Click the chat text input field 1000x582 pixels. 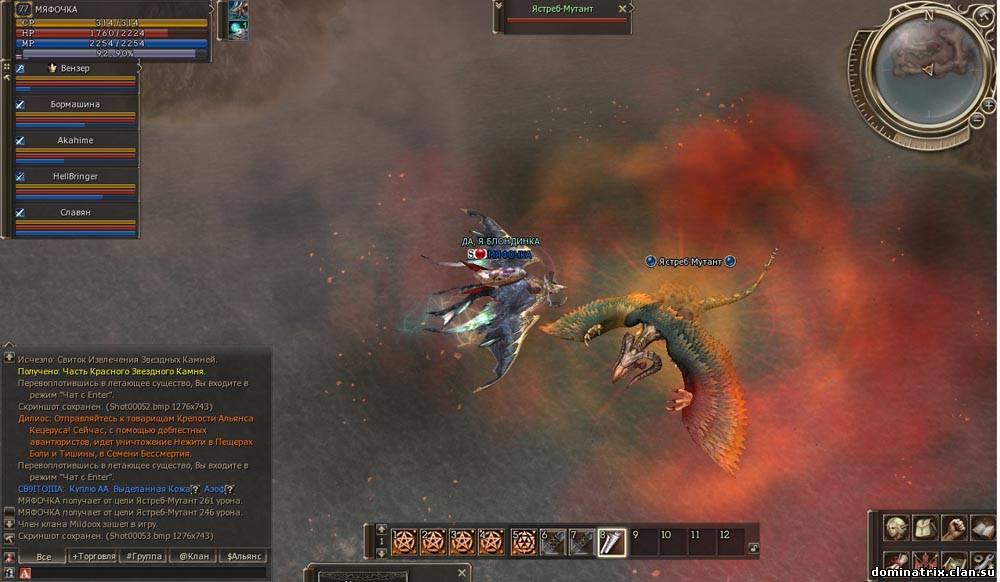(140, 573)
